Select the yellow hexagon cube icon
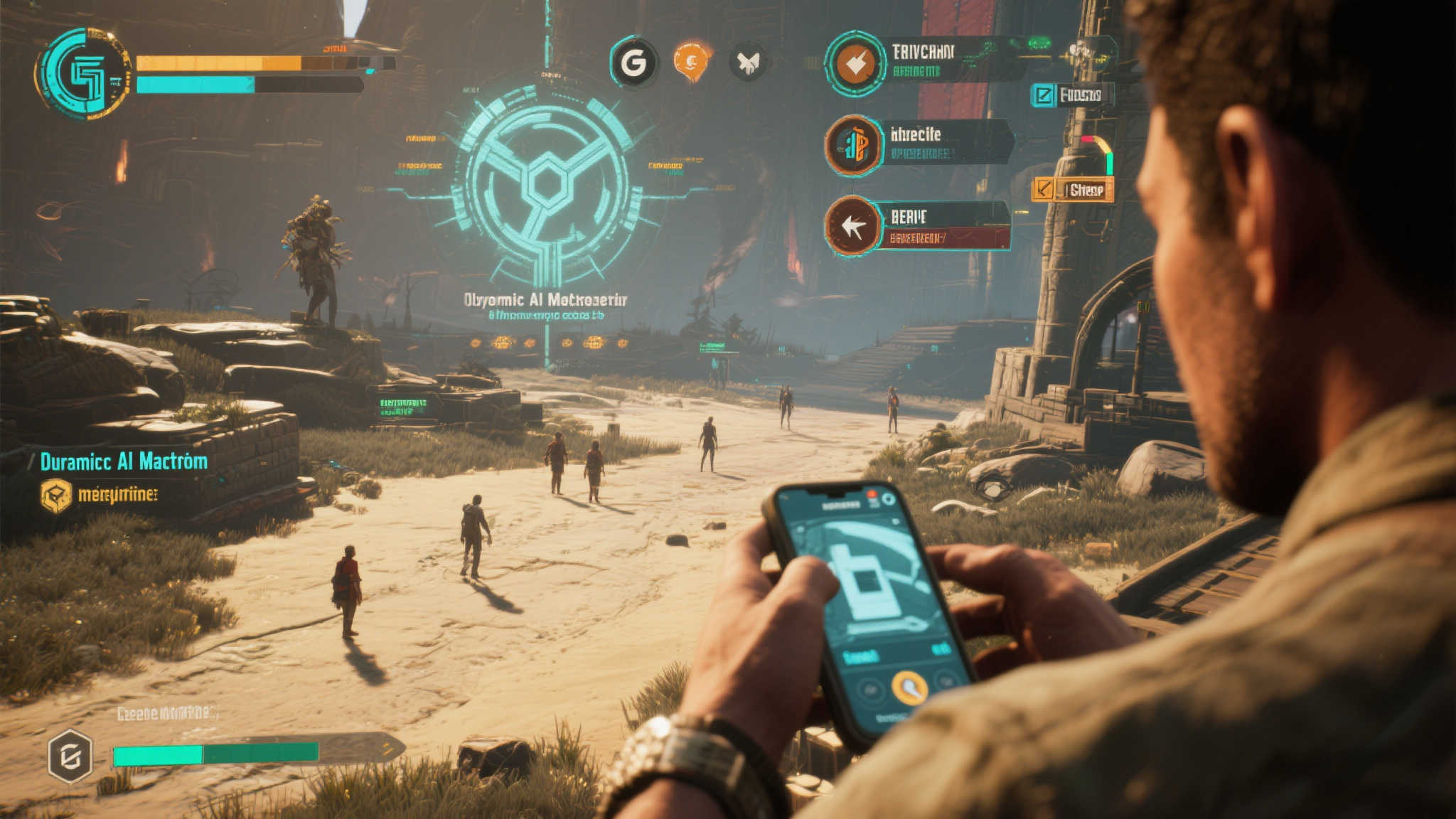 click(56, 495)
